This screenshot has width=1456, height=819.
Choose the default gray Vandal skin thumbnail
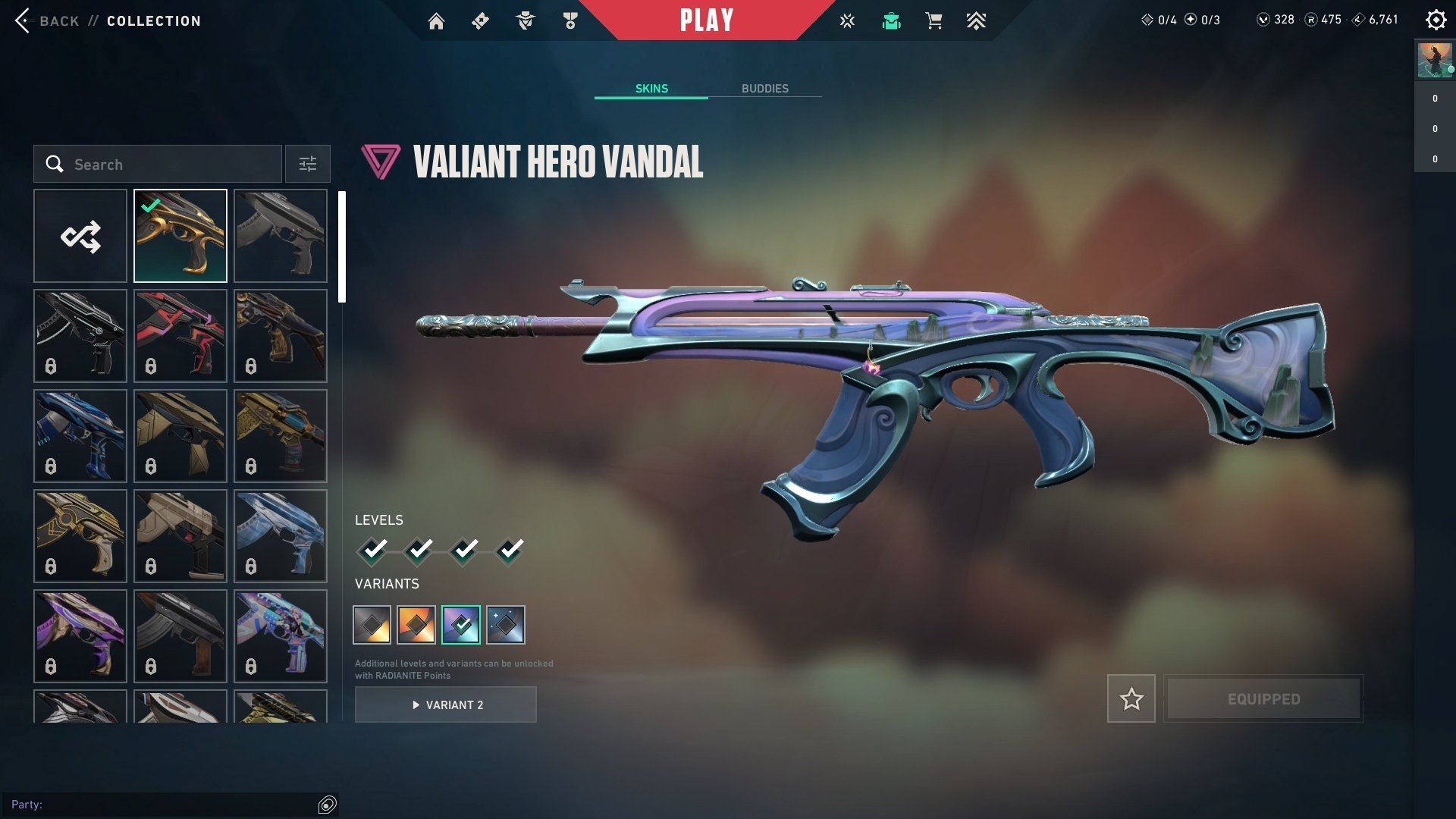[x=281, y=237]
